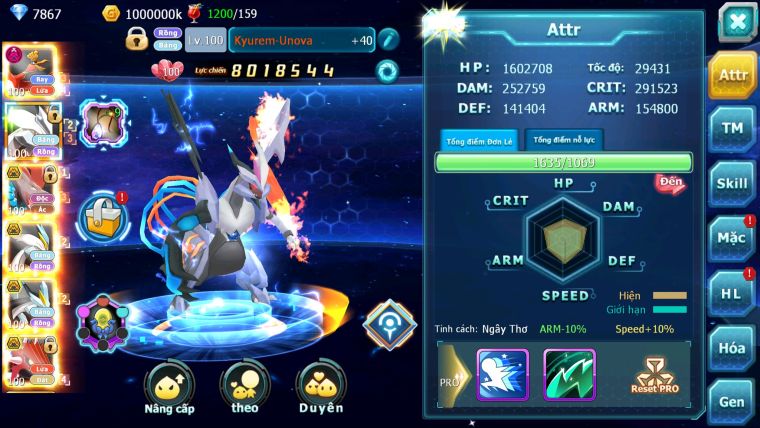Open the Nâng cấp upgrade button

tap(170, 386)
